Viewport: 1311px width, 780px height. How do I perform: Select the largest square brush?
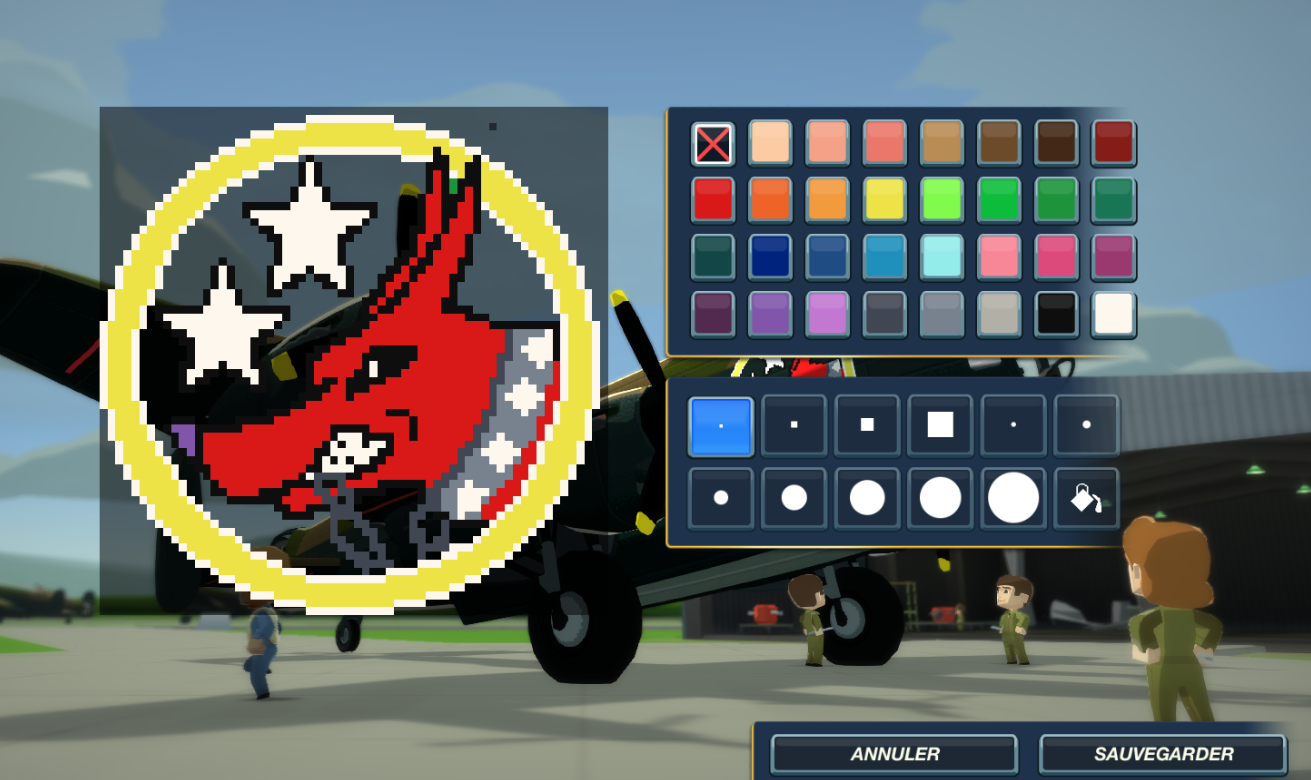(939, 425)
